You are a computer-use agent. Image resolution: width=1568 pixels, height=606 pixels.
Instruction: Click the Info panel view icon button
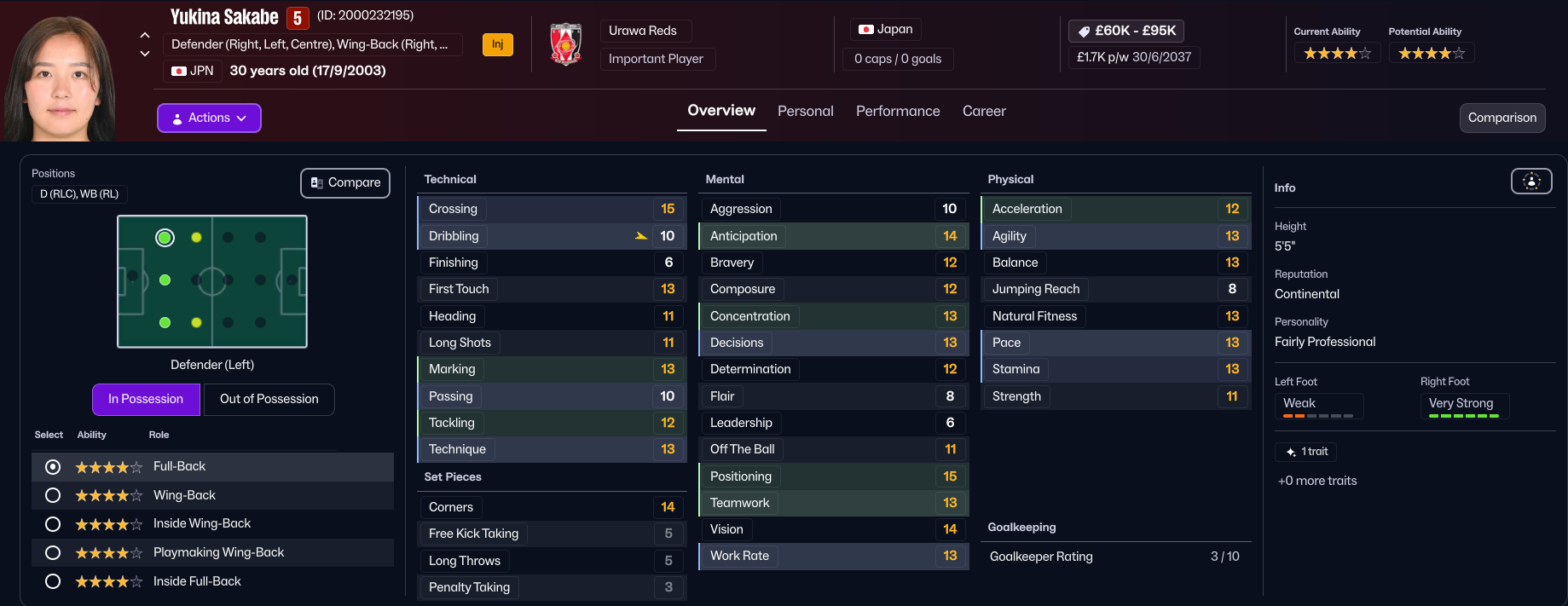[x=1531, y=181]
